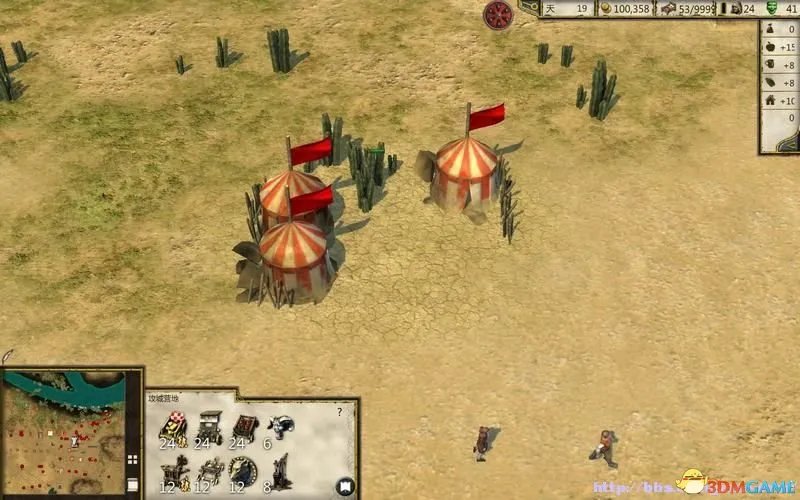The height and width of the screenshot is (500, 800).
Task: Build the tall trebuchet tower
Action: (x=281, y=468)
